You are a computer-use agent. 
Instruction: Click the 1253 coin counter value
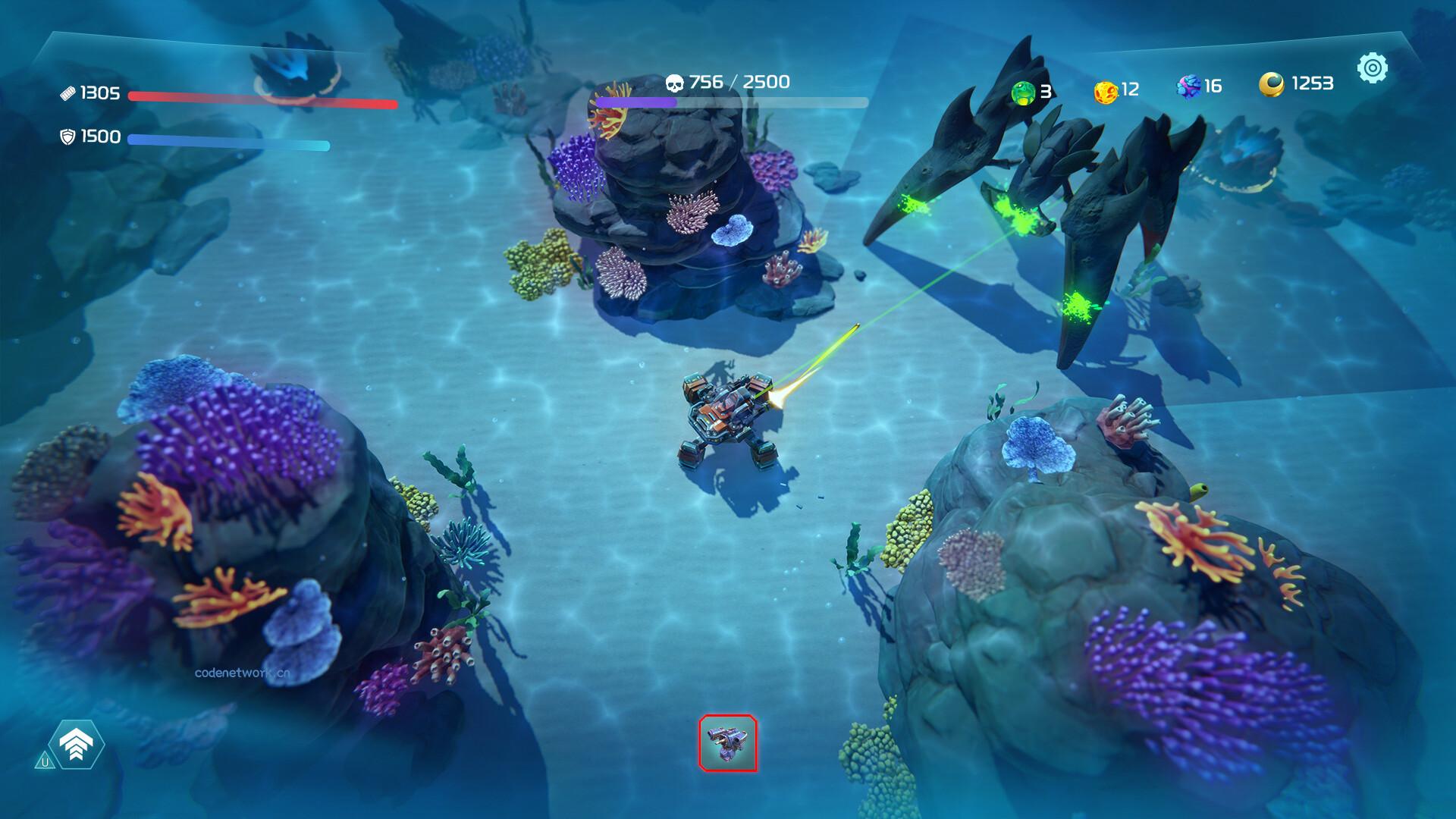(1311, 83)
